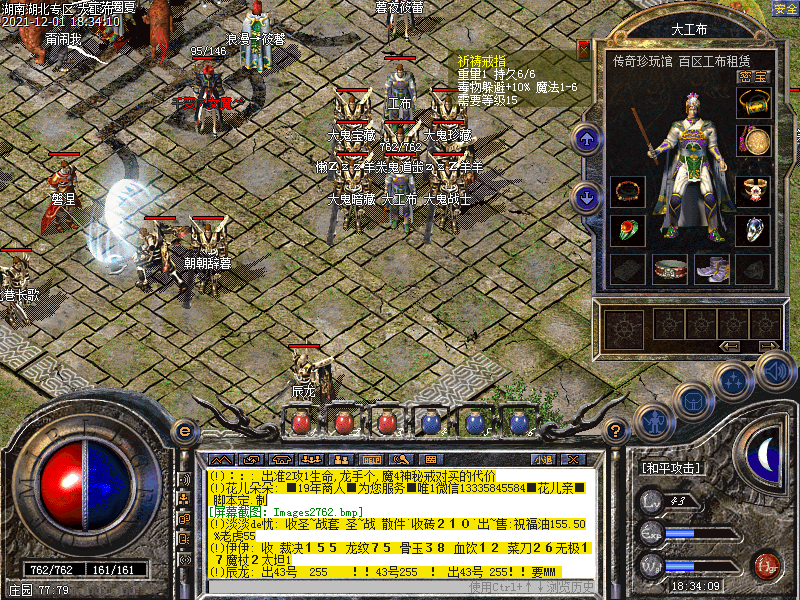Select the equipped belt slot
This screenshot has width=800, height=600.
(x=669, y=268)
